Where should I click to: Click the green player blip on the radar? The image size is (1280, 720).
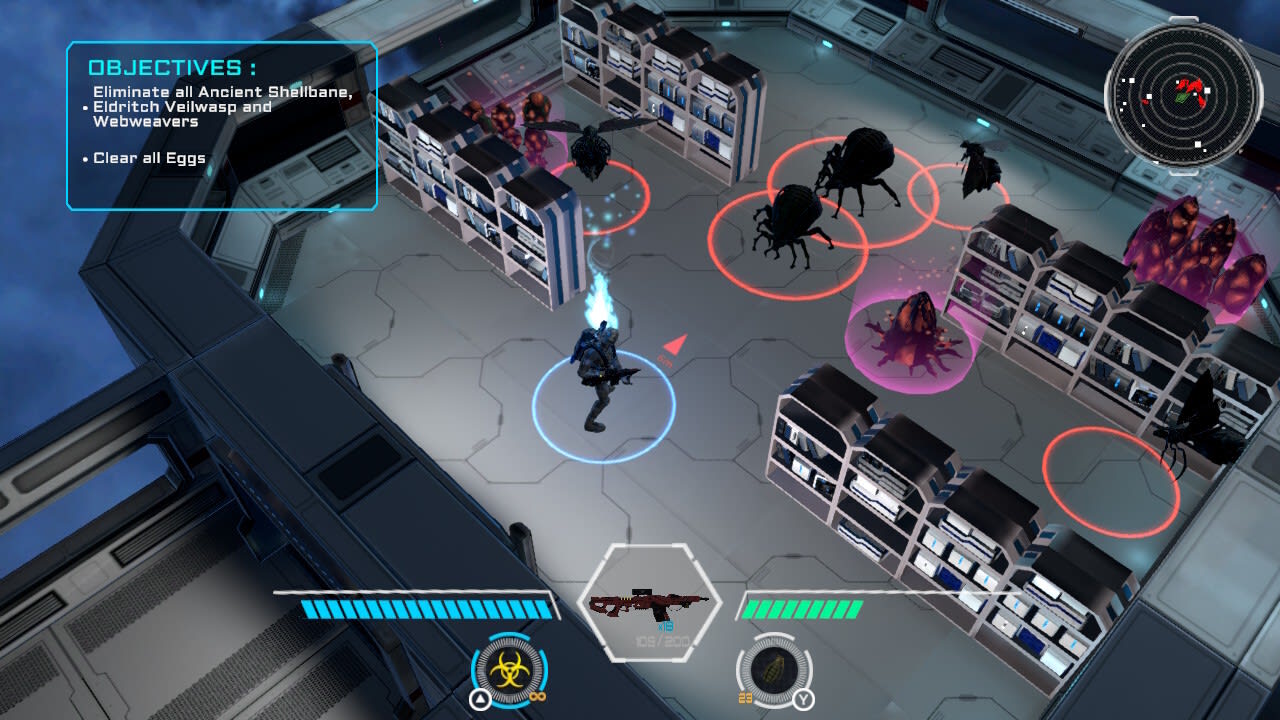(x=1182, y=97)
